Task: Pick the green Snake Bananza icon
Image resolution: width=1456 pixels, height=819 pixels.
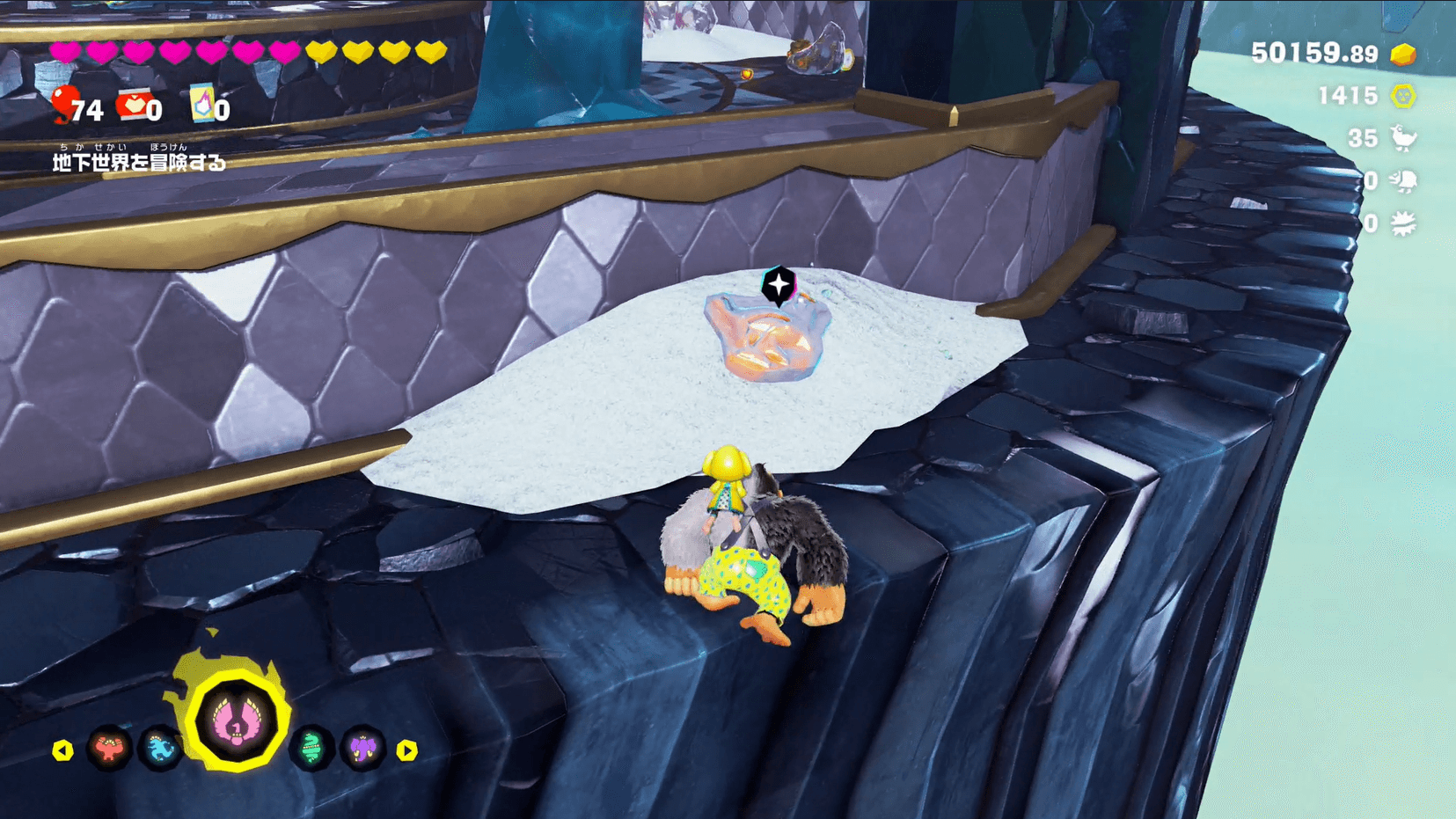Action: tap(311, 749)
